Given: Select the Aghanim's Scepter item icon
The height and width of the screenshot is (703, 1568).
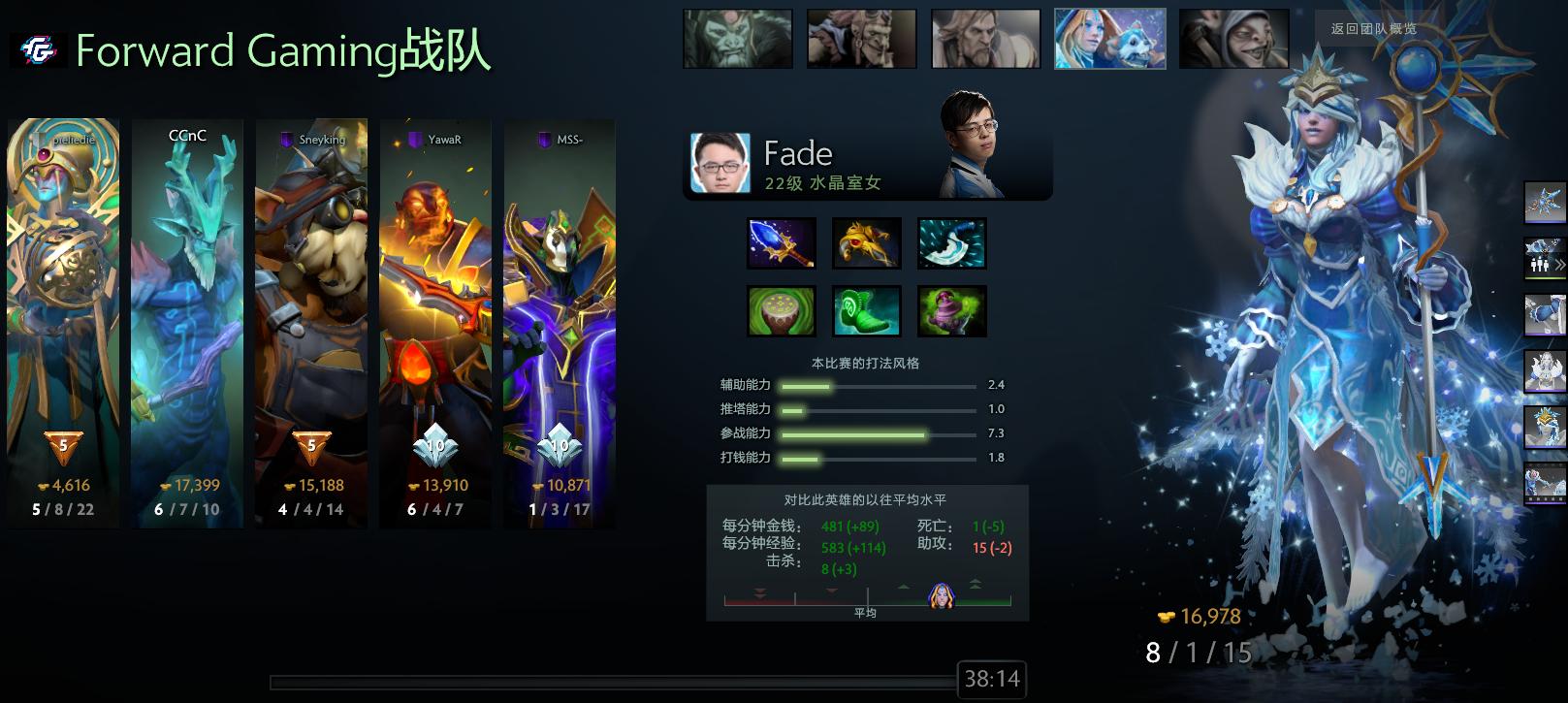Looking at the screenshot, I should click(x=782, y=242).
